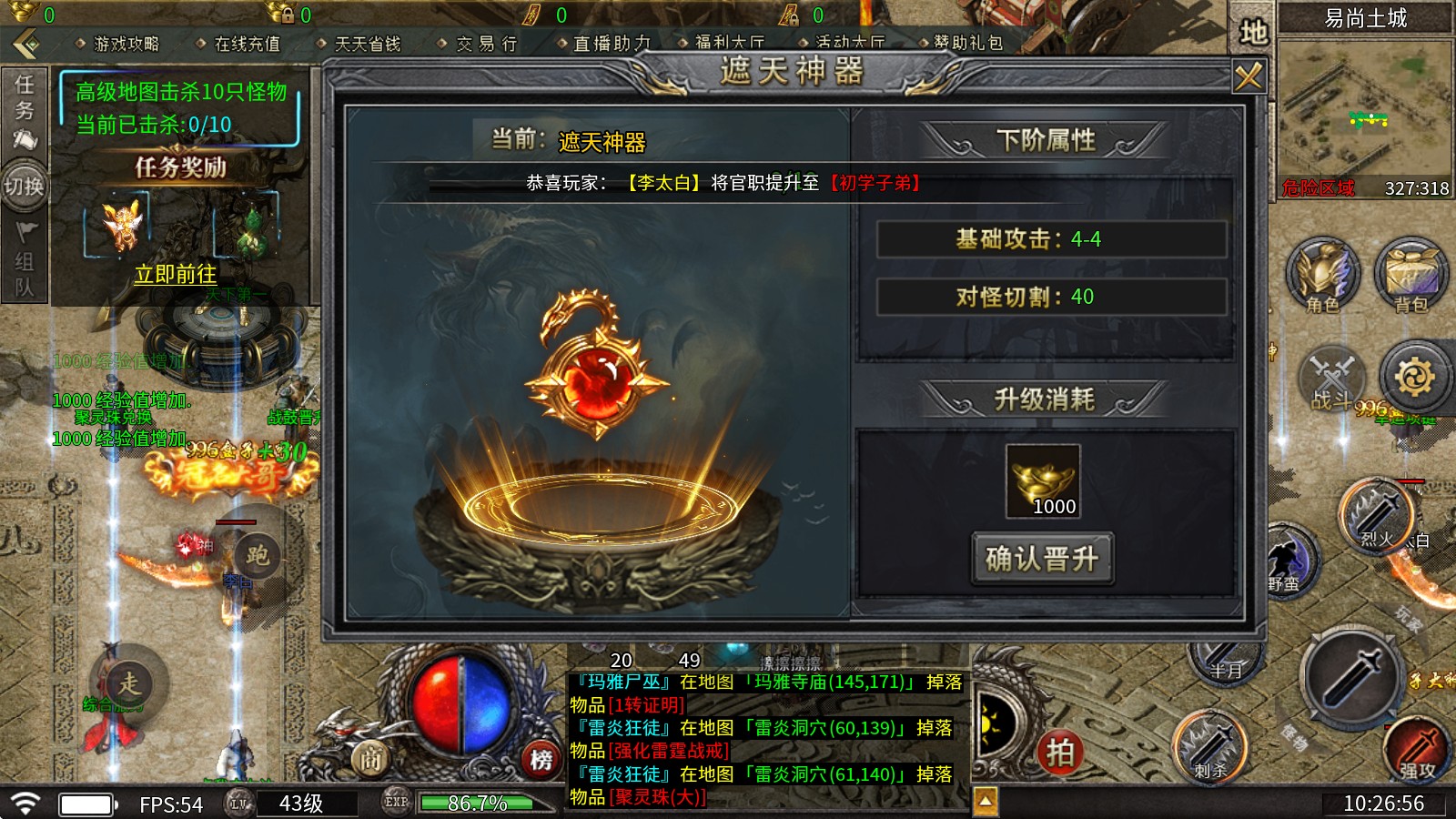Go to quest with 立即前往 link
The height and width of the screenshot is (819, 1456).
click(176, 274)
